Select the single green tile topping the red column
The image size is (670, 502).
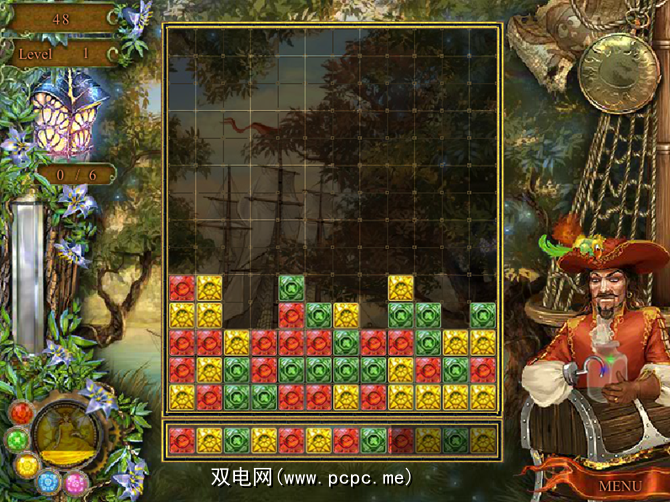click(x=291, y=289)
